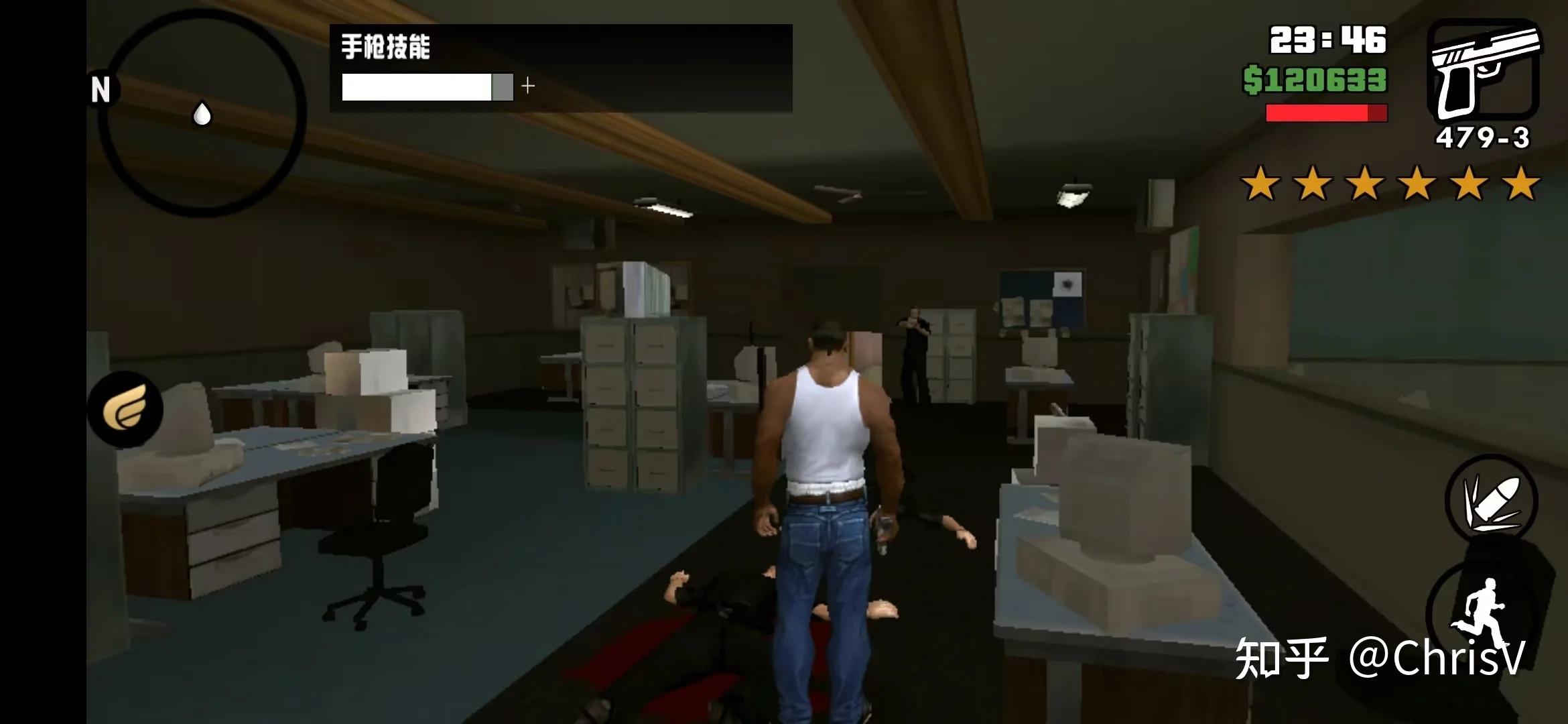Image resolution: width=1568 pixels, height=724 pixels.
Task: Tap the pistol weapon icon
Action: [x=1483, y=70]
